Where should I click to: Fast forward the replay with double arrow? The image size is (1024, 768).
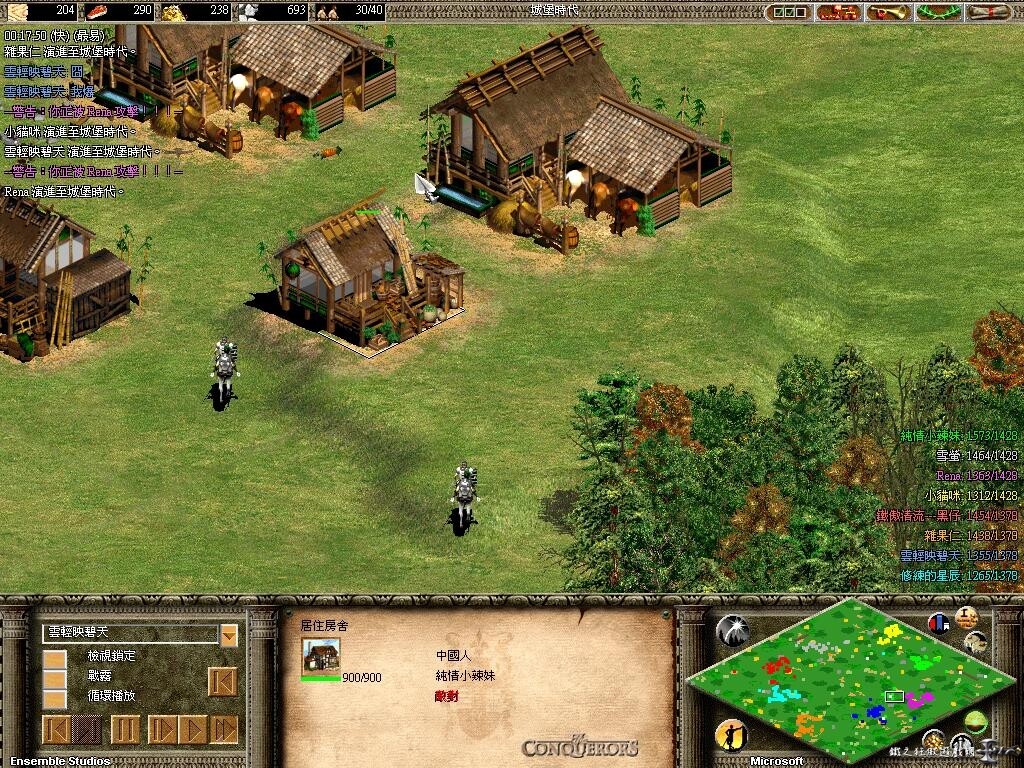tap(224, 728)
